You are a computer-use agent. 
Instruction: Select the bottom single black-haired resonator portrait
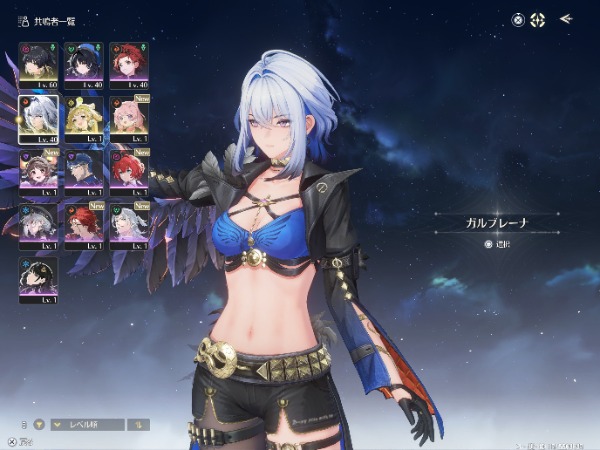[38, 279]
